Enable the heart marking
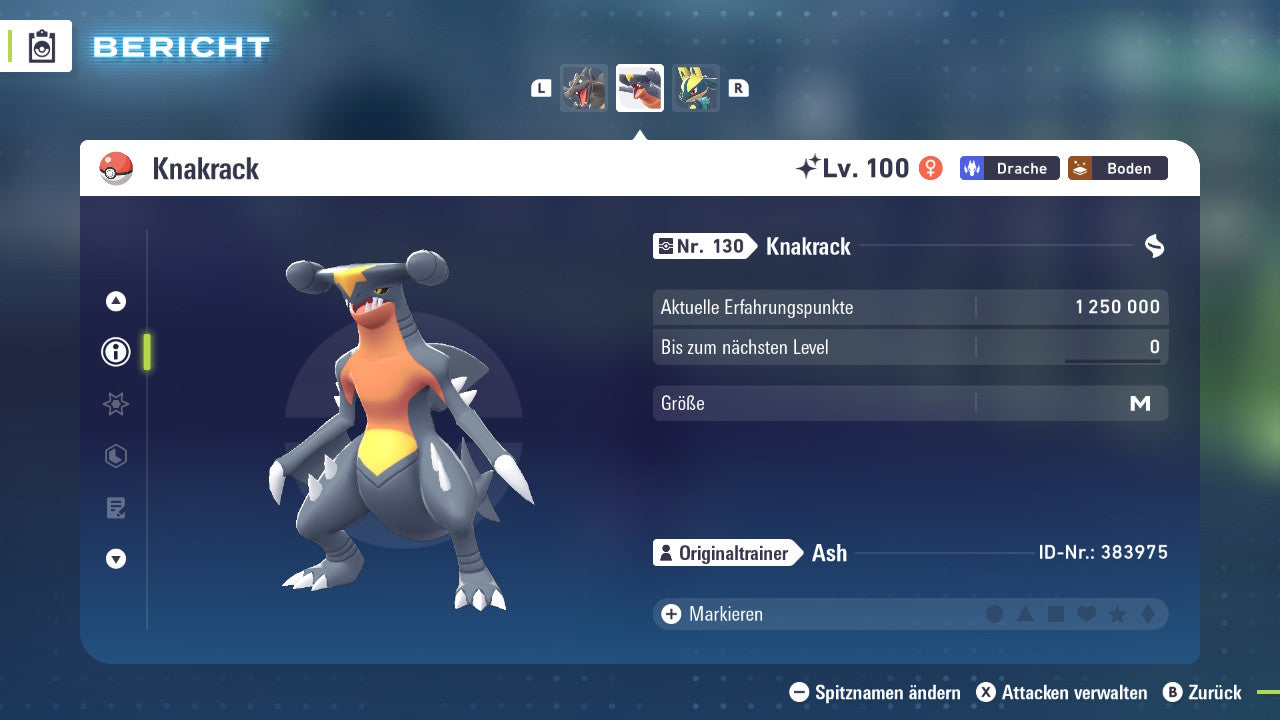Image resolution: width=1280 pixels, height=720 pixels. [x=1086, y=613]
